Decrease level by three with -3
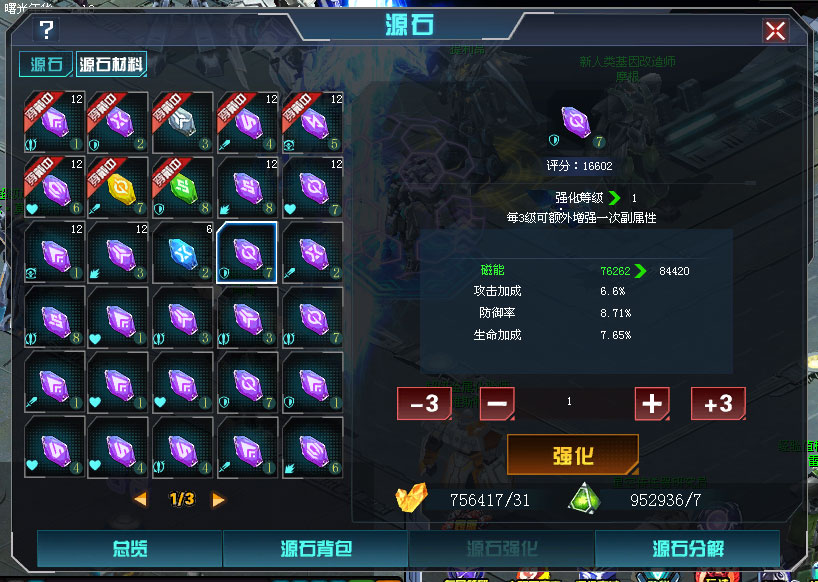This screenshot has width=818, height=582. pos(424,404)
